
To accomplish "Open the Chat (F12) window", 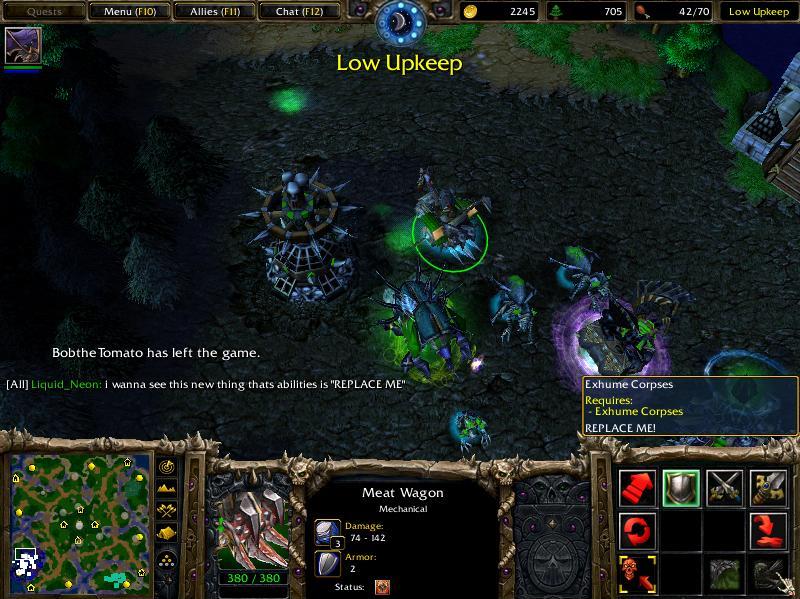I will 297,12.
